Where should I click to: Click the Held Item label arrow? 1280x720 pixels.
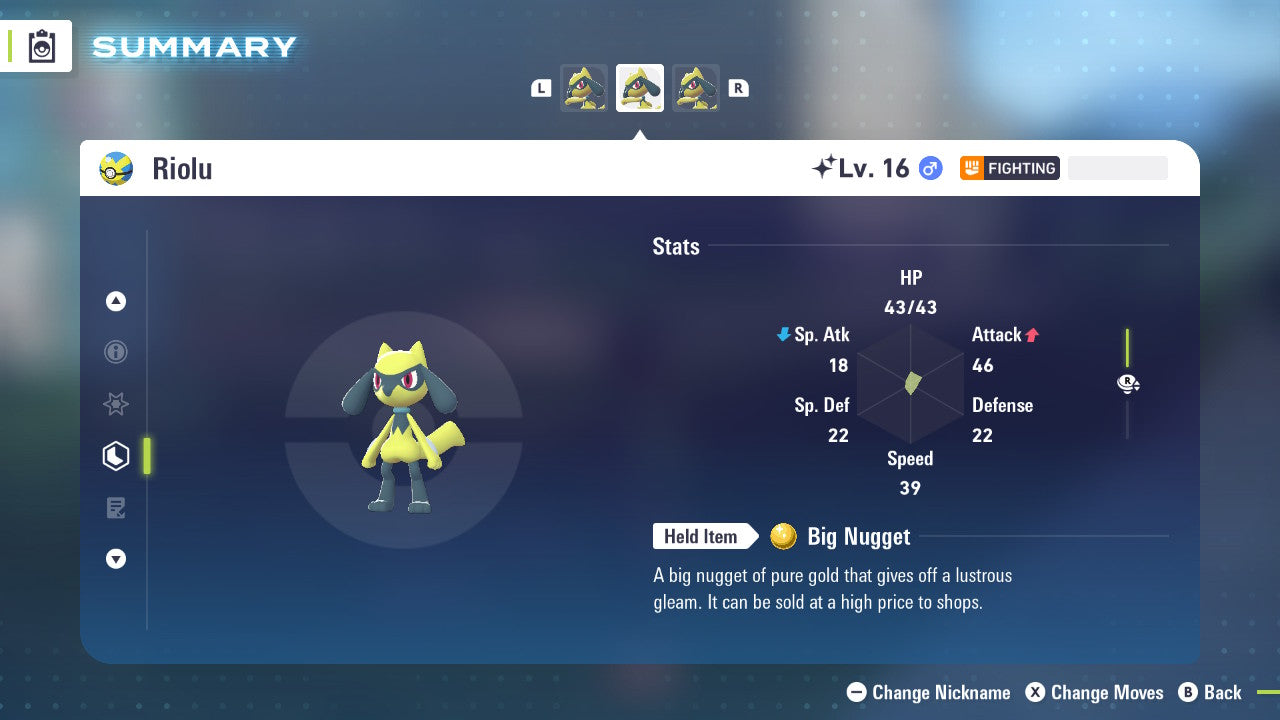click(705, 536)
